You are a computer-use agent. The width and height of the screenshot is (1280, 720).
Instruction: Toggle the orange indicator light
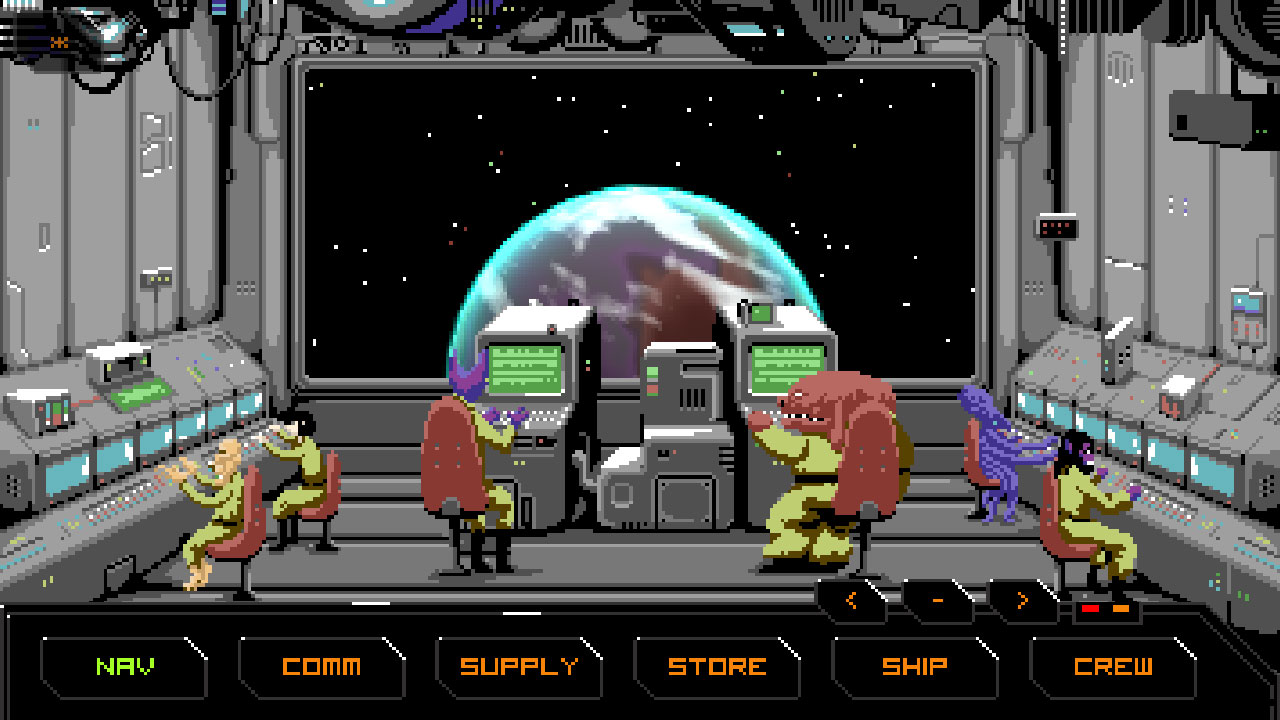[1121, 608]
